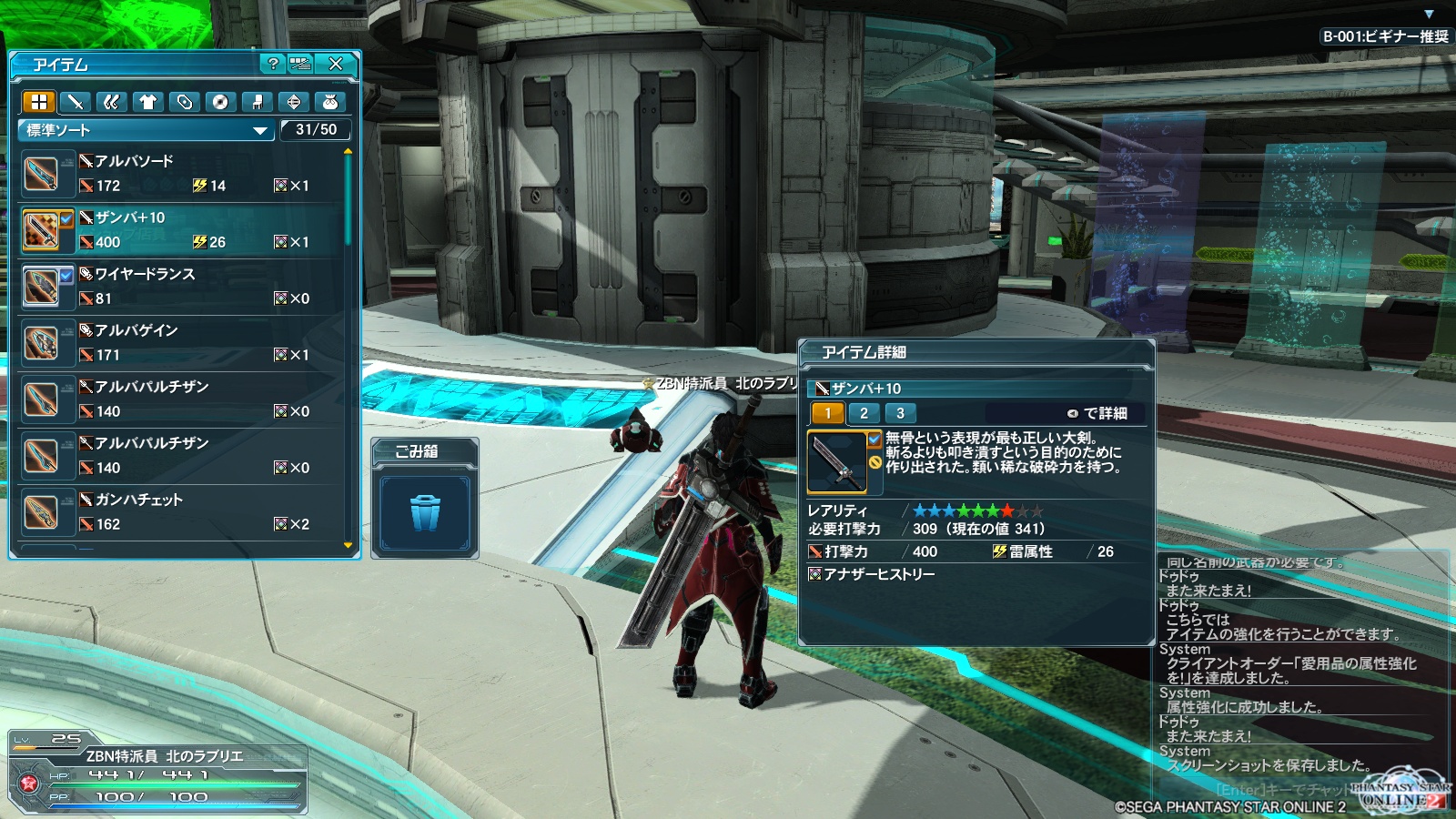Click the ごみ箱 trash can button

tap(425, 512)
